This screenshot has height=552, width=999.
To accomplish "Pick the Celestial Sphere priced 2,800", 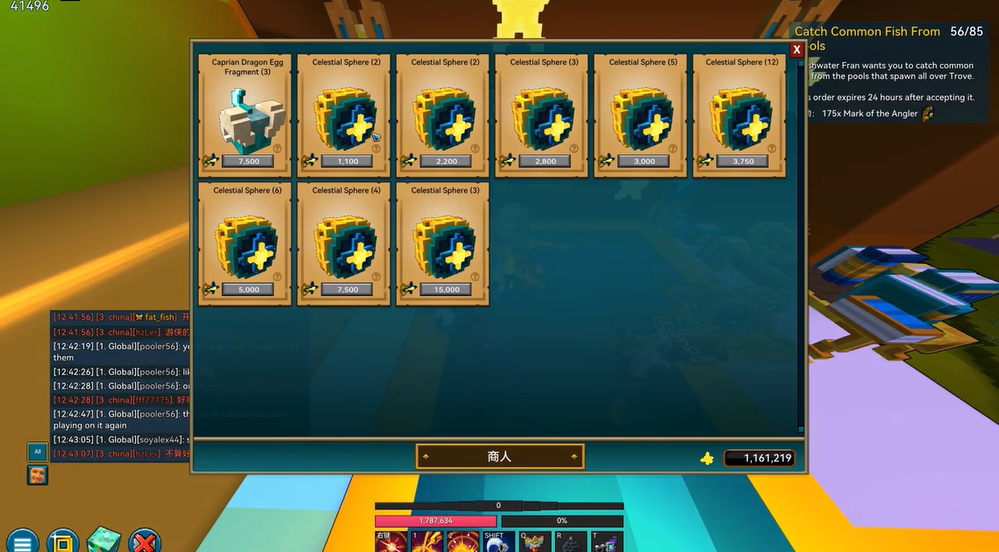I will pyautogui.click(x=542, y=115).
